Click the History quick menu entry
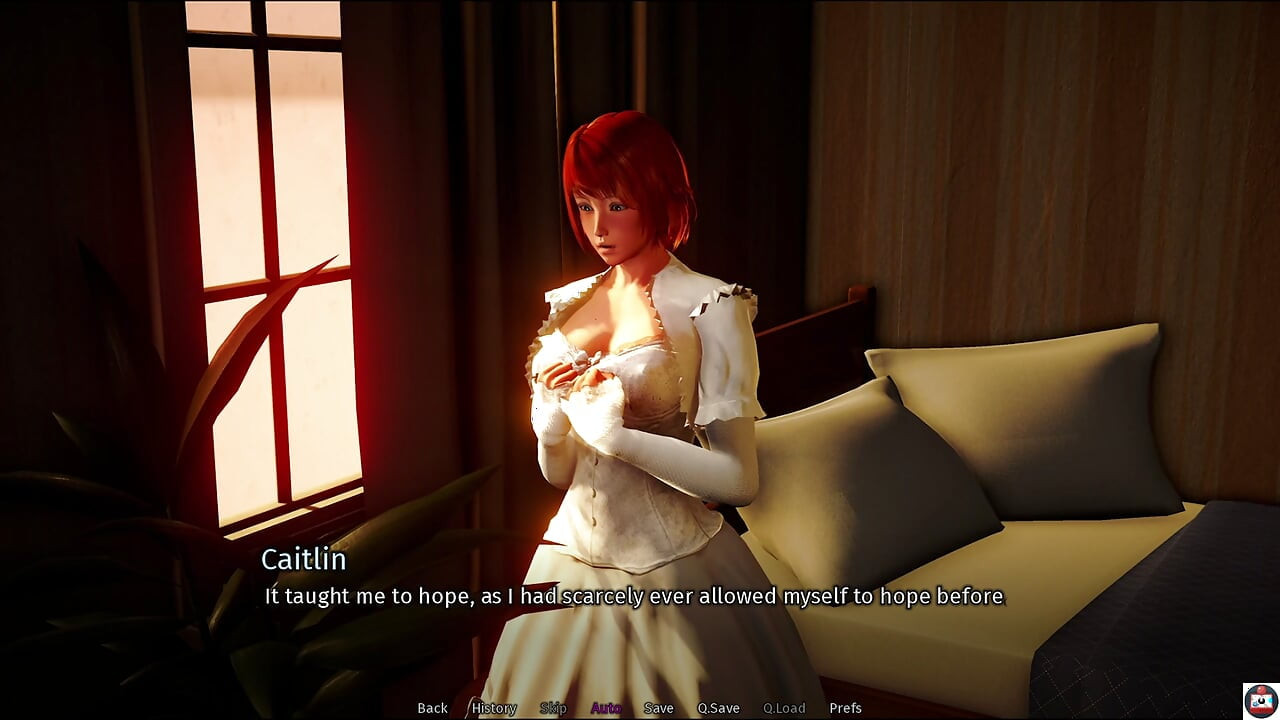Screen dimensions: 1280x720 coord(493,707)
